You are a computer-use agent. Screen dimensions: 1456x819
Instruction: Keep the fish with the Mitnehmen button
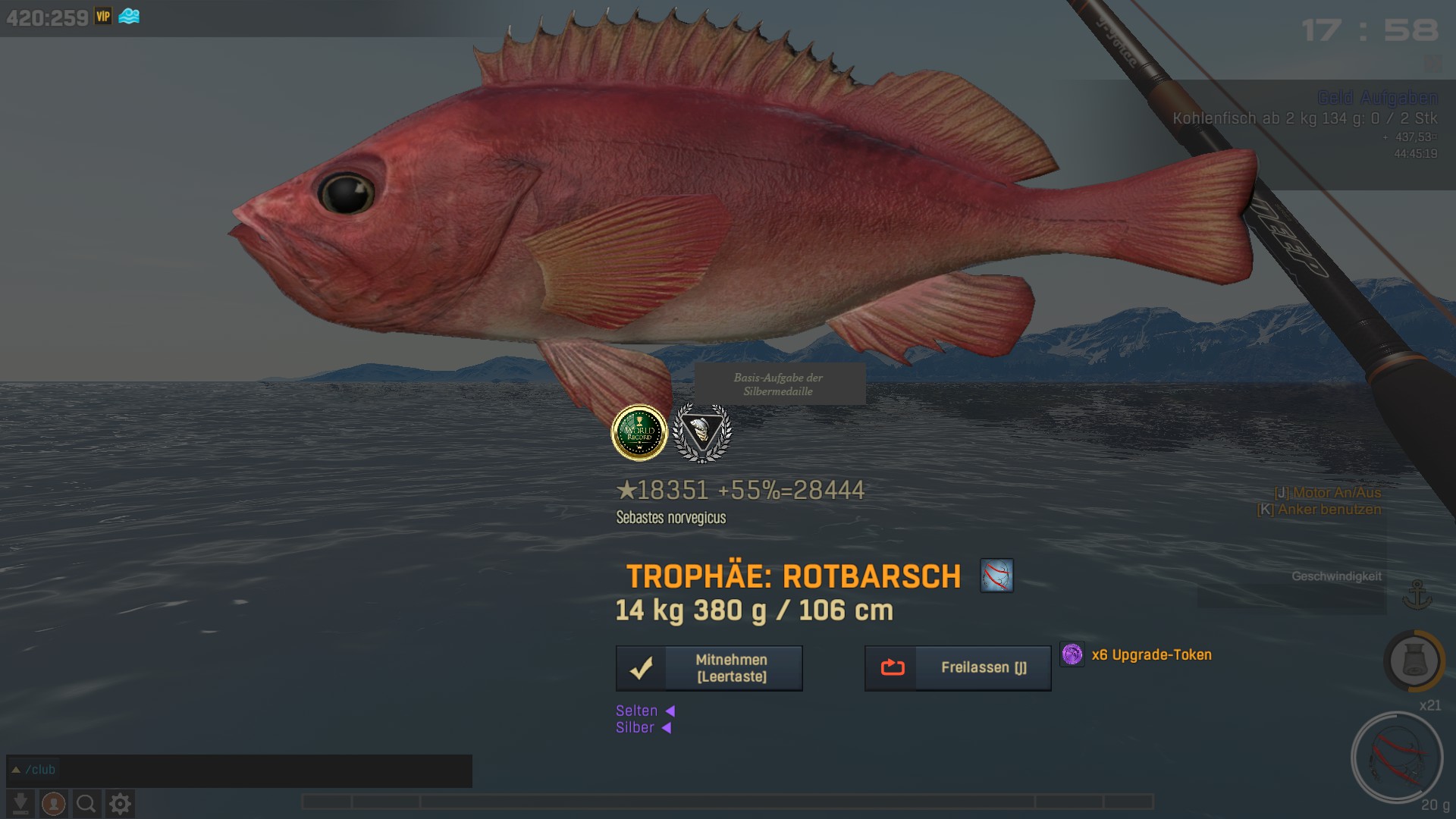click(709, 668)
